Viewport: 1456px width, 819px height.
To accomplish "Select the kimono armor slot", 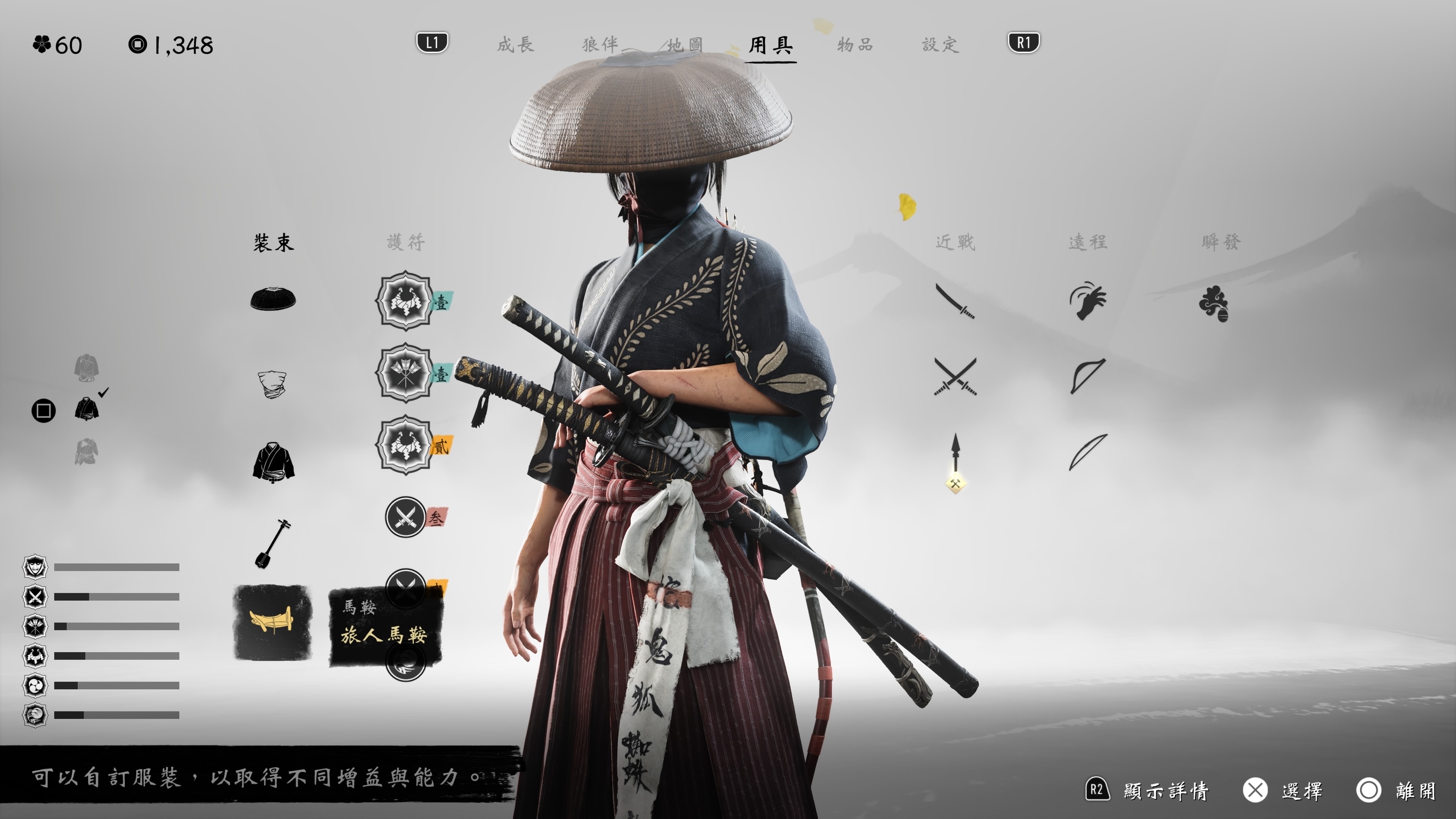I will [273, 462].
